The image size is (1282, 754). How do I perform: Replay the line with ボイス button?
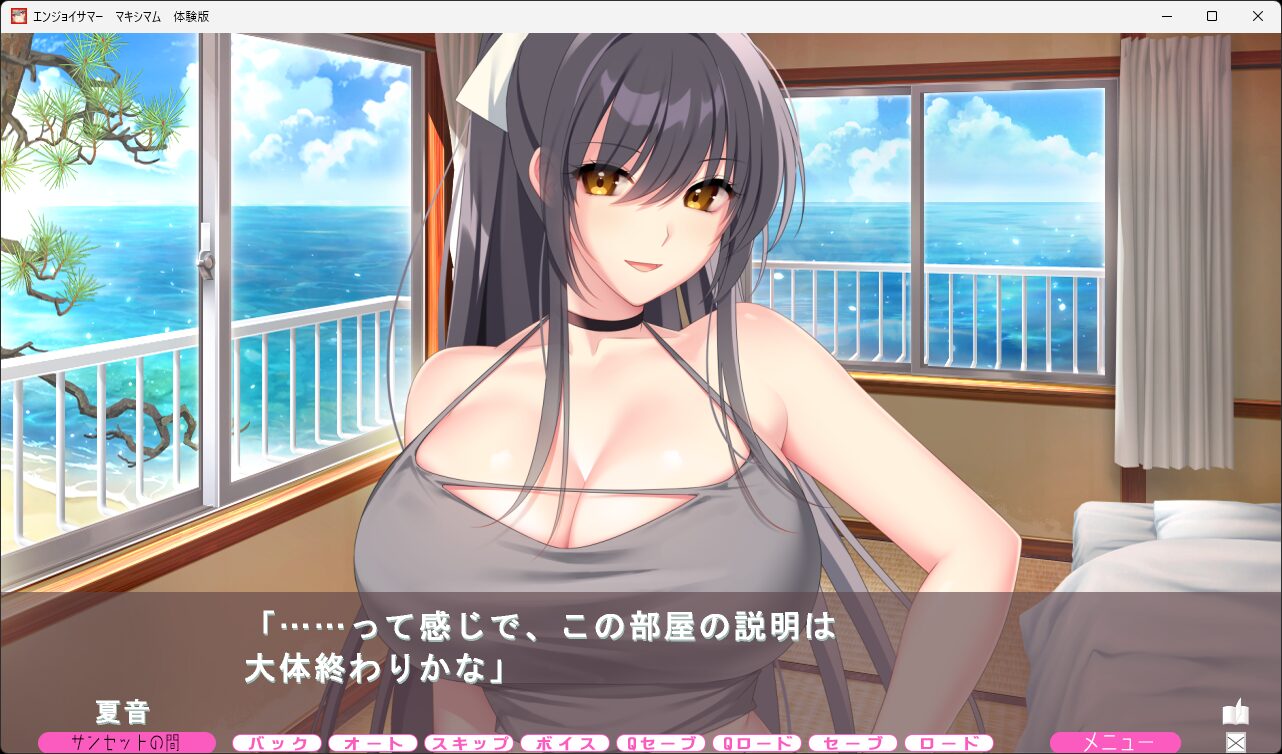pos(565,743)
